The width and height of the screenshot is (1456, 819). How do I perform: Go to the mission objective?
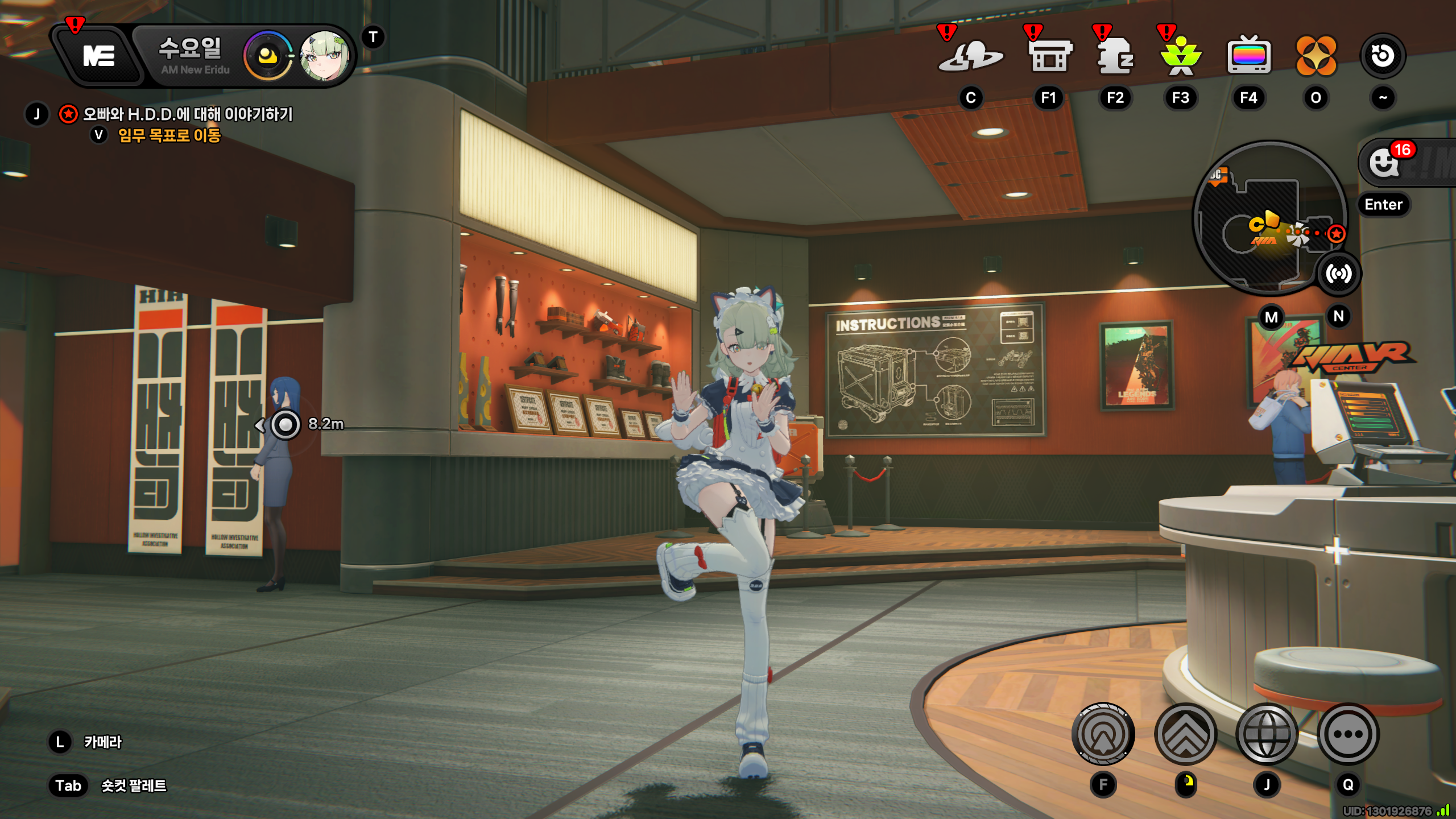(169, 135)
